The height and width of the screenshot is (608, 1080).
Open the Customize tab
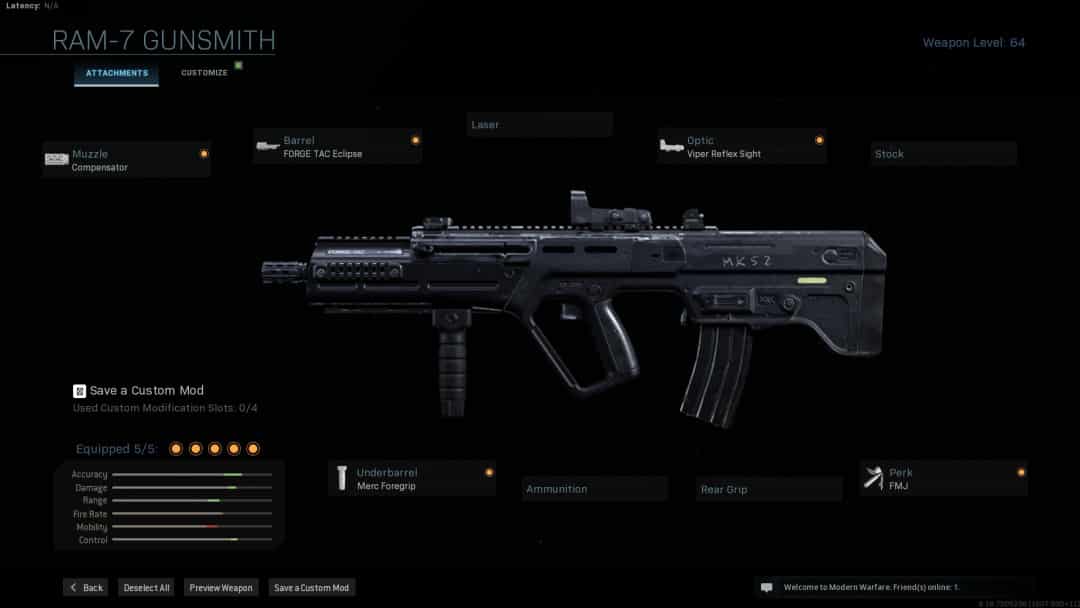coord(204,73)
